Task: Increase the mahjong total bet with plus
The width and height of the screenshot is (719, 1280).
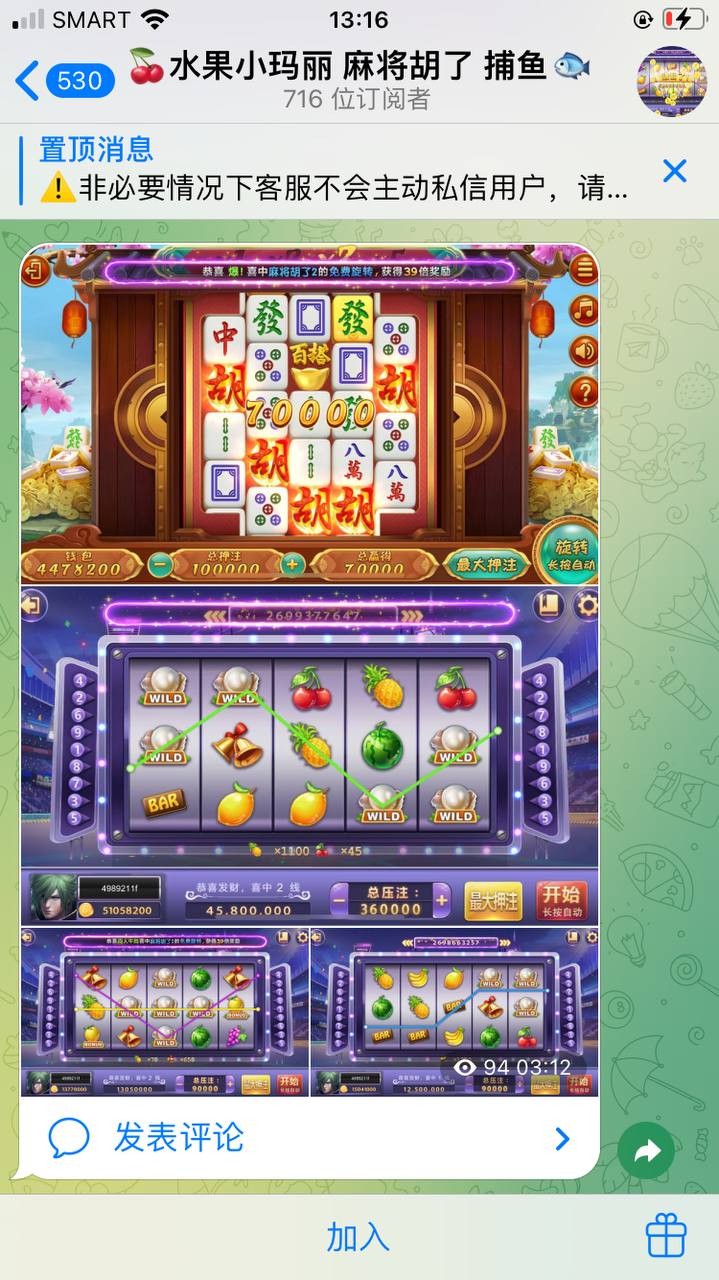Action: (x=292, y=563)
